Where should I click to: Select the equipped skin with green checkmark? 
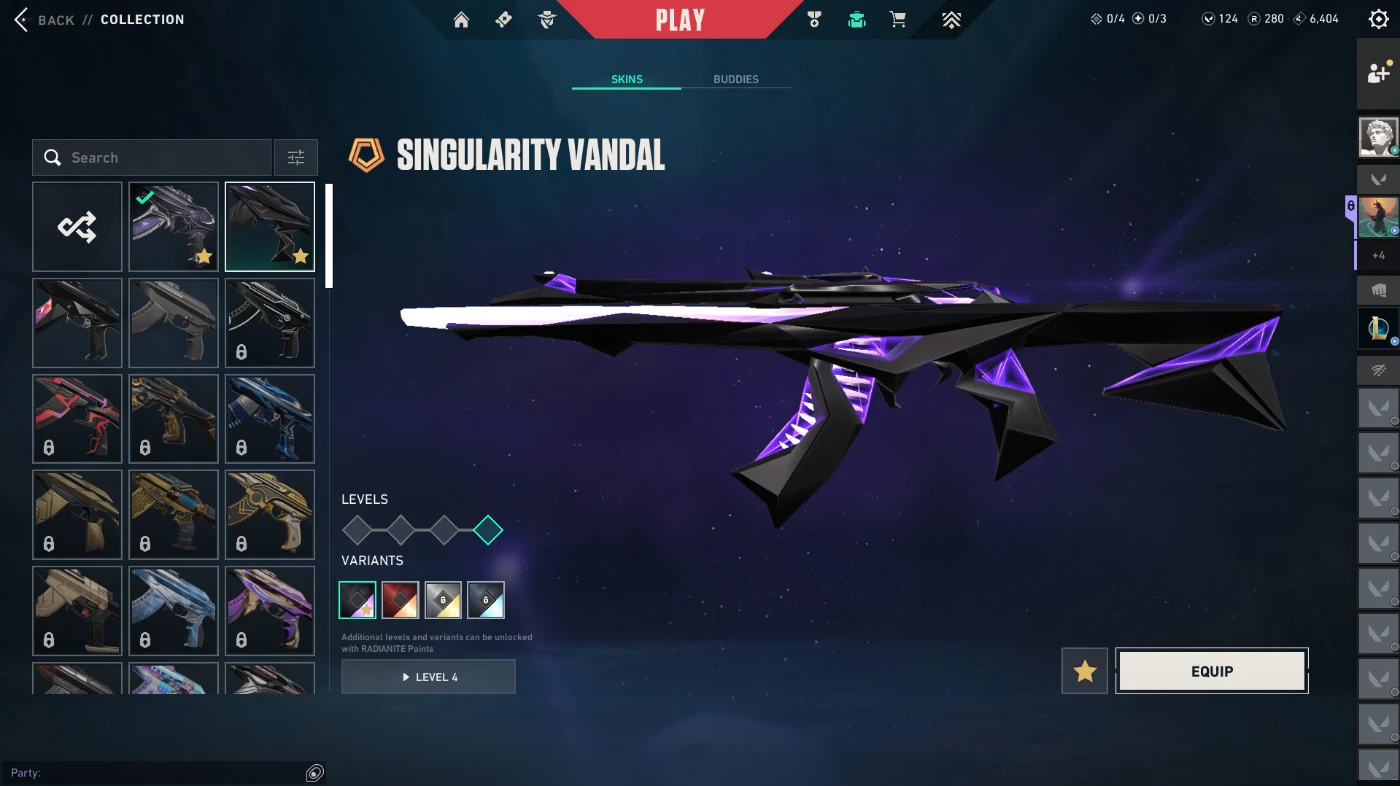coord(174,227)
